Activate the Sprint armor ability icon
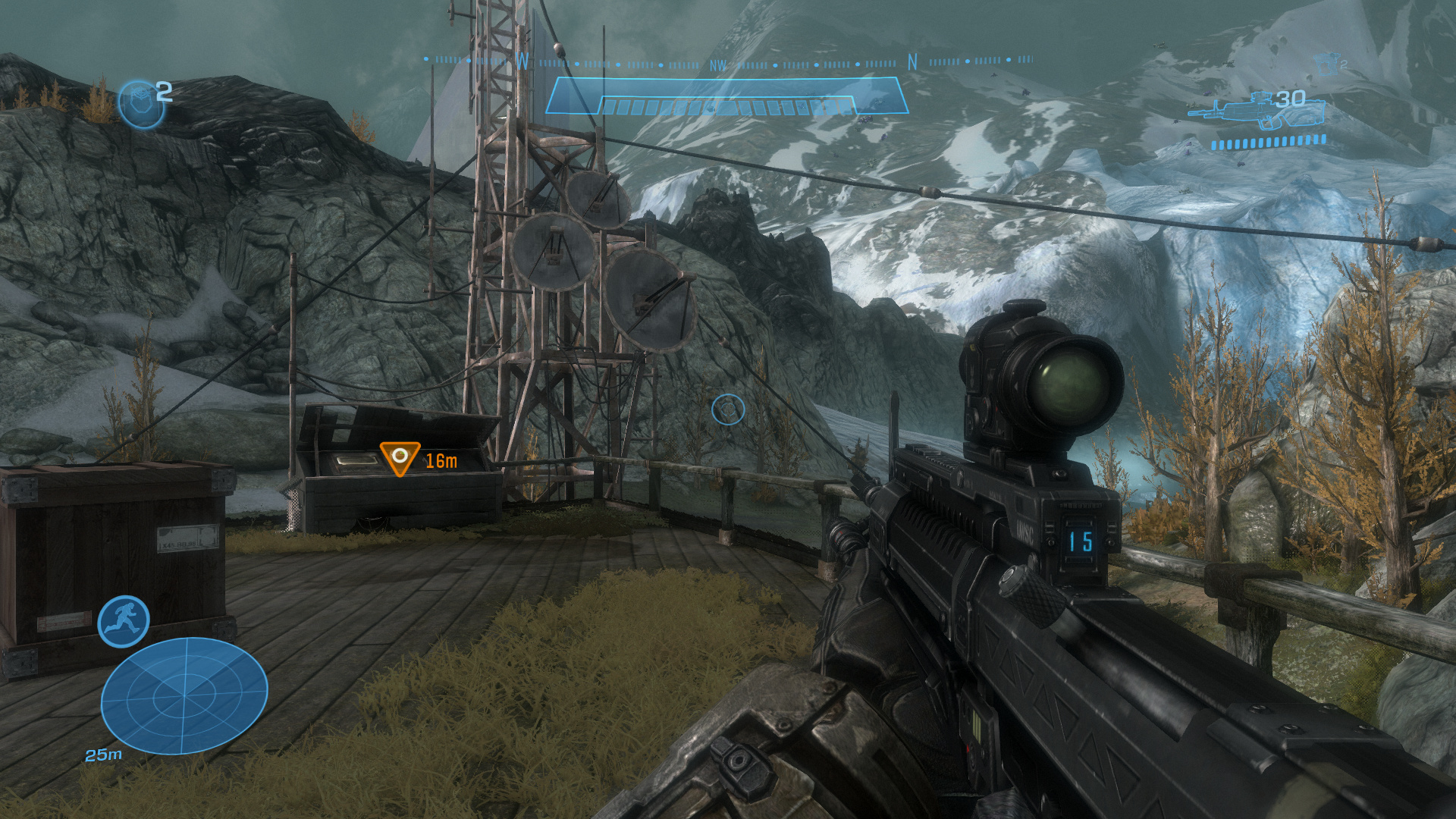The height and width of the screenshot is (819, 1456). coord(124,621)
